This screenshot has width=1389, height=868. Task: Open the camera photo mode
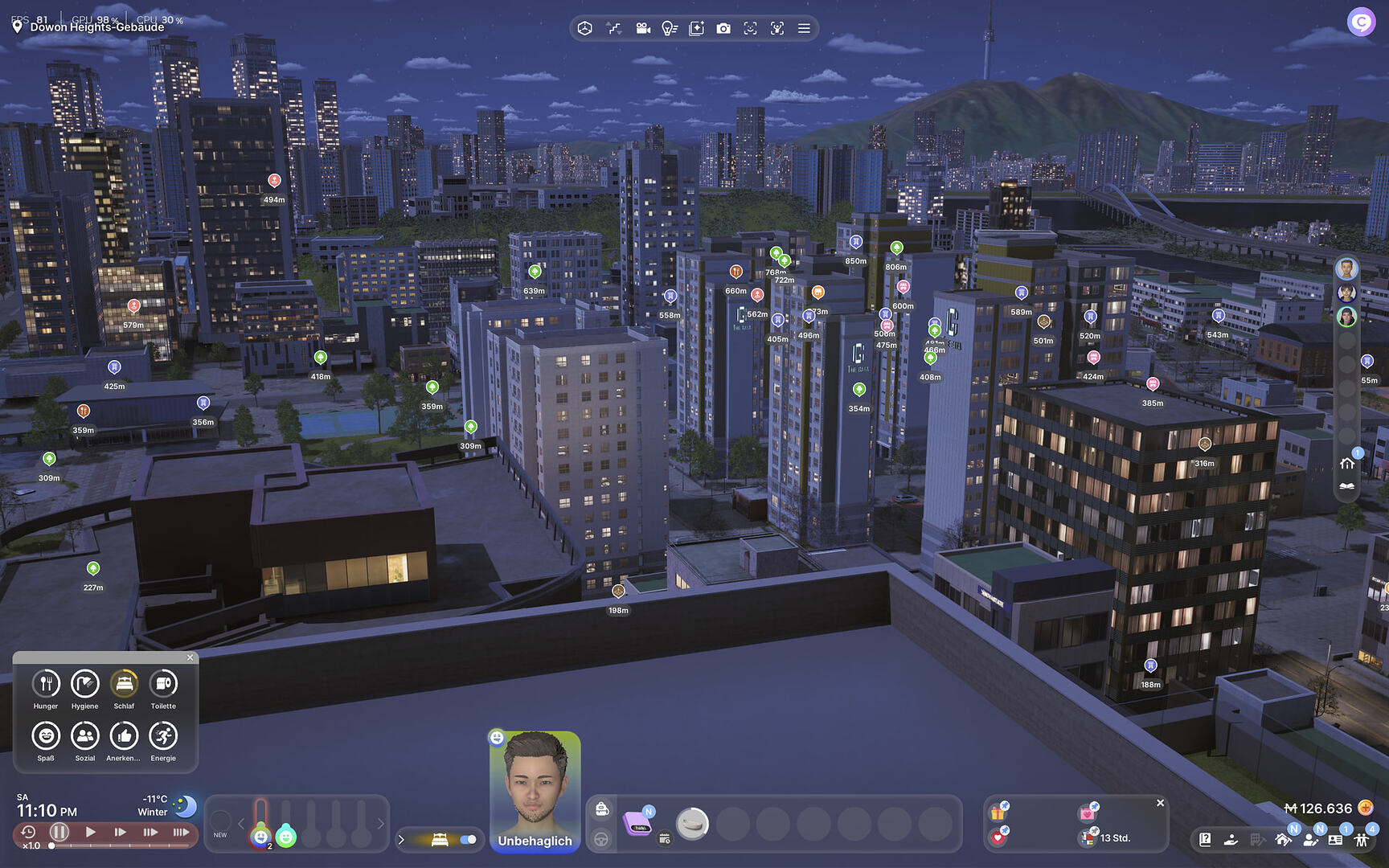point(723,29)
